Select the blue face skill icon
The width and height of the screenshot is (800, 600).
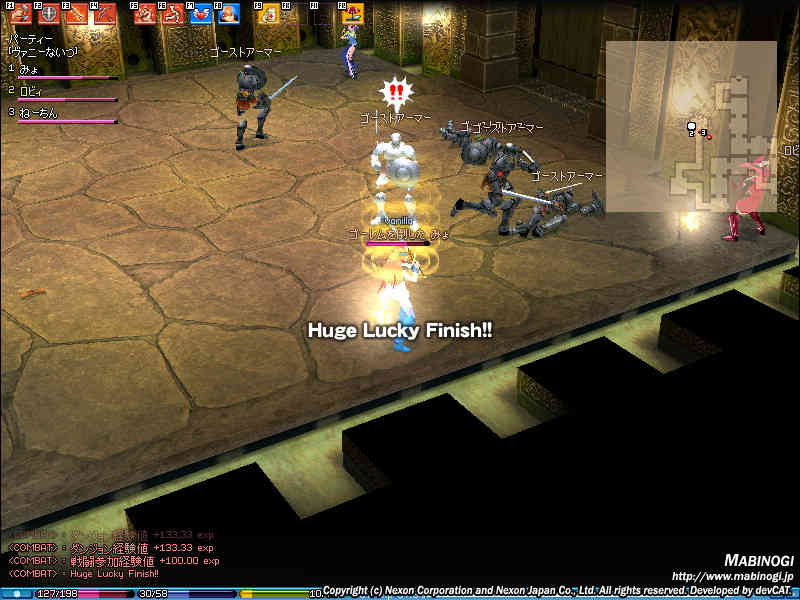coord(229,14)
